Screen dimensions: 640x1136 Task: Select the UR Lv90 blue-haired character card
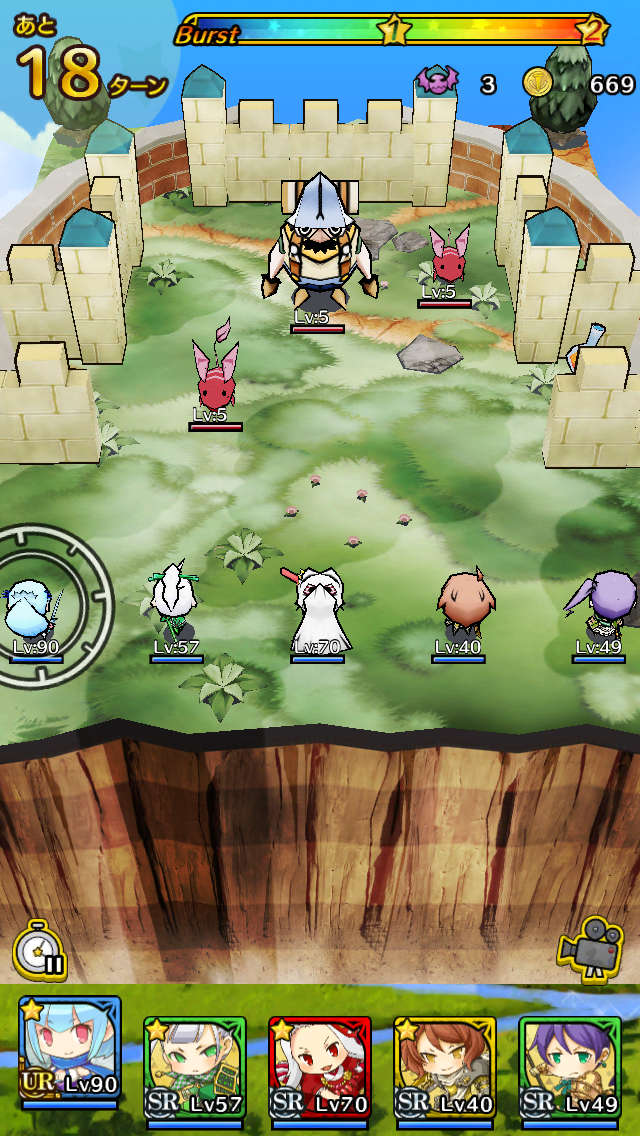[69, 1056]
